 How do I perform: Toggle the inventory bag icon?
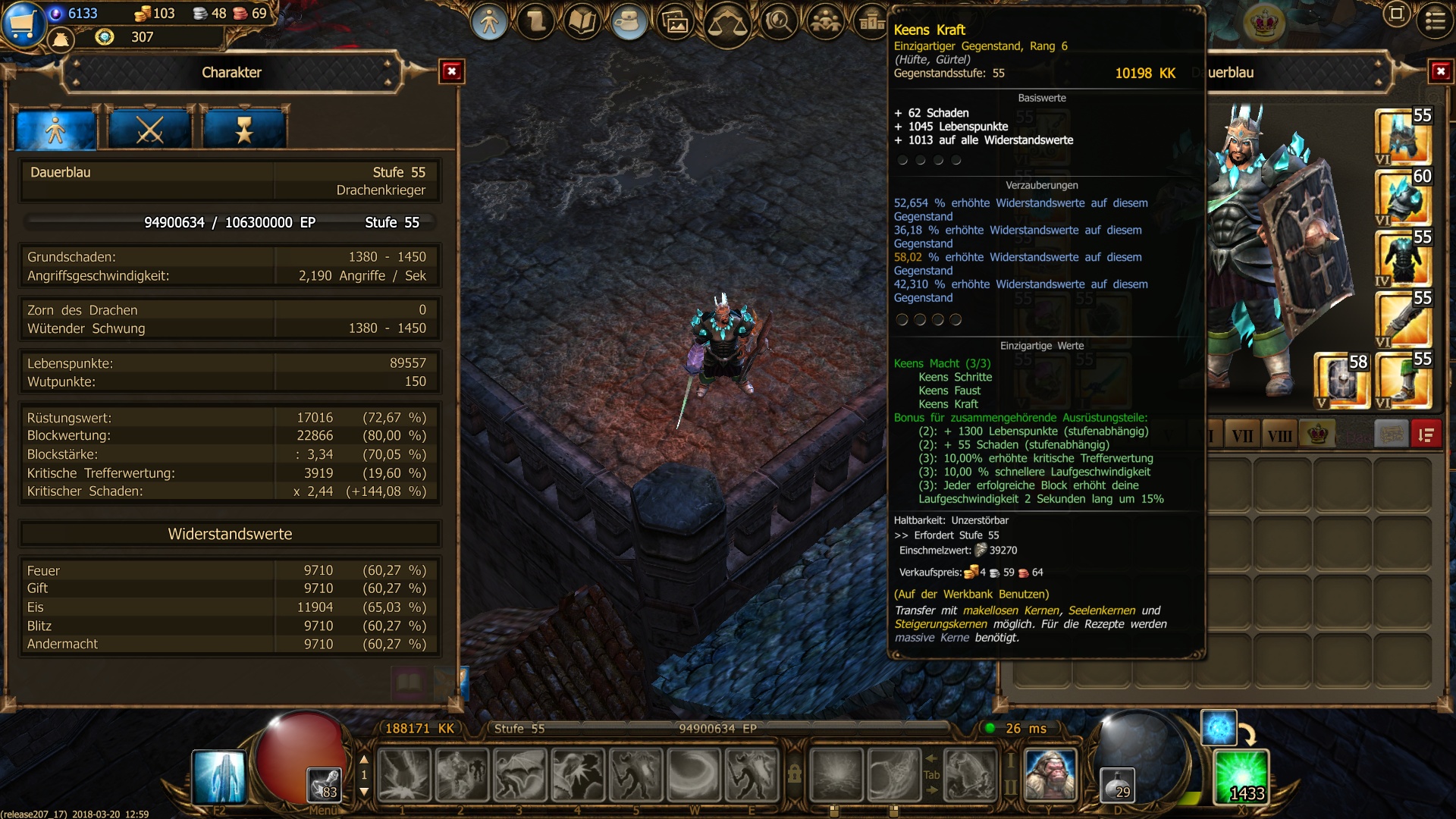pos(628,23)
